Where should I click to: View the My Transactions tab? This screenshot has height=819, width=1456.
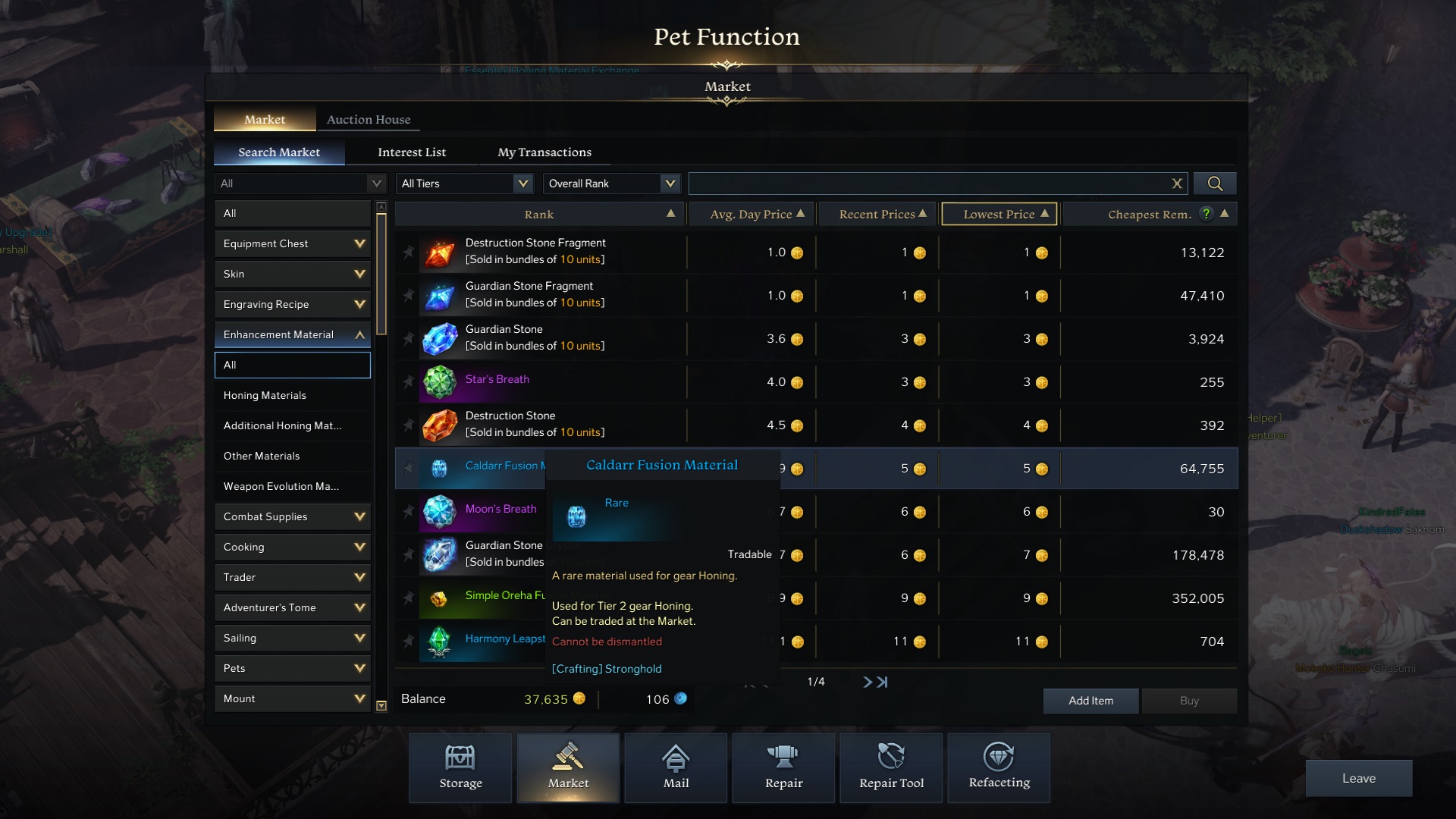click(544, 152)
